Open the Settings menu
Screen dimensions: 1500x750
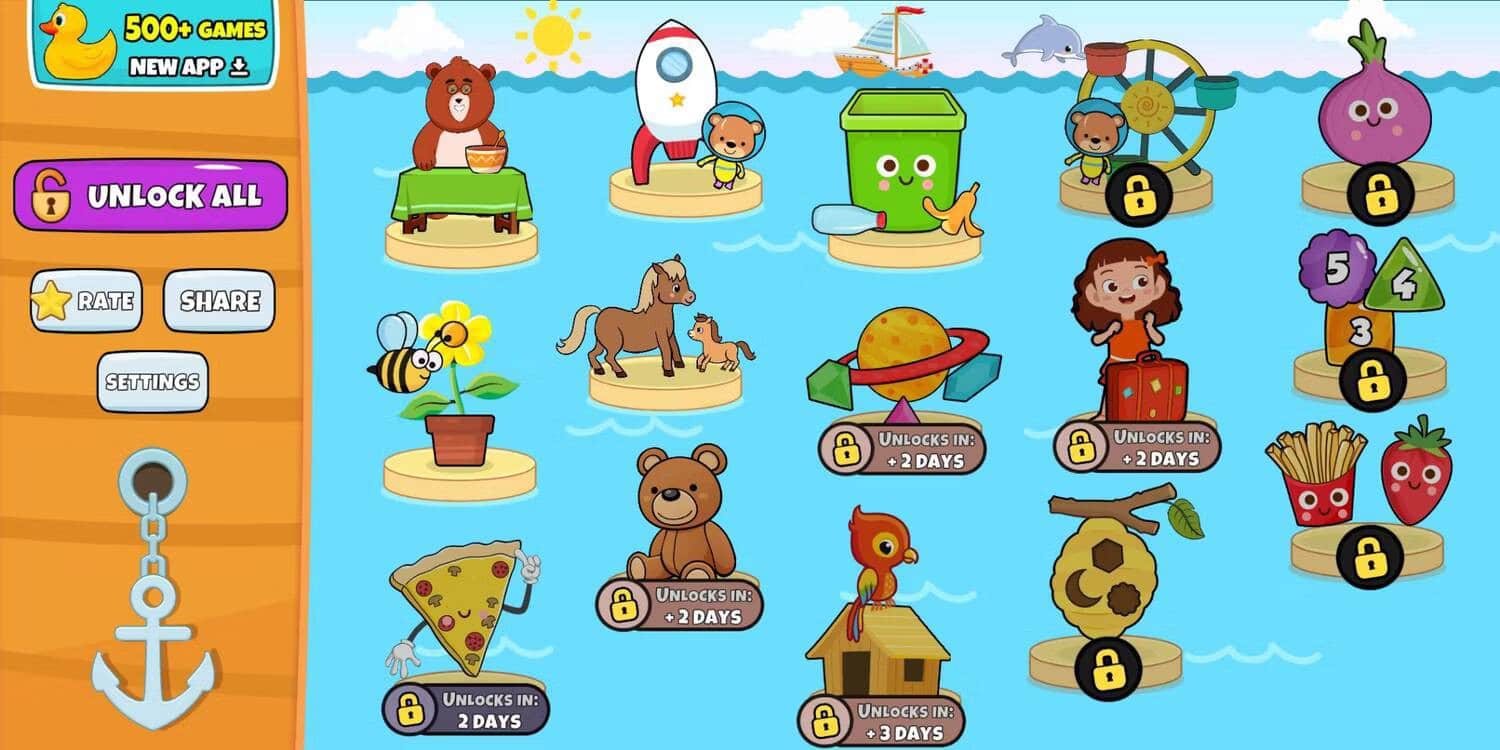tap(153, 382)
